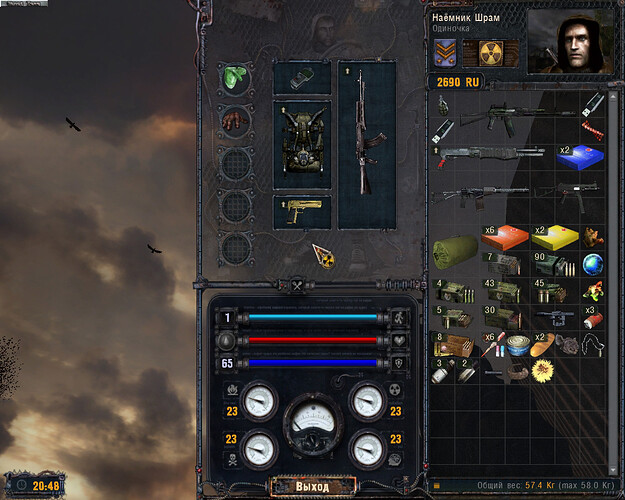
Task: Click the yellow flower-shaped artifact
Action: pyautogui.click(x=543, y=371)
